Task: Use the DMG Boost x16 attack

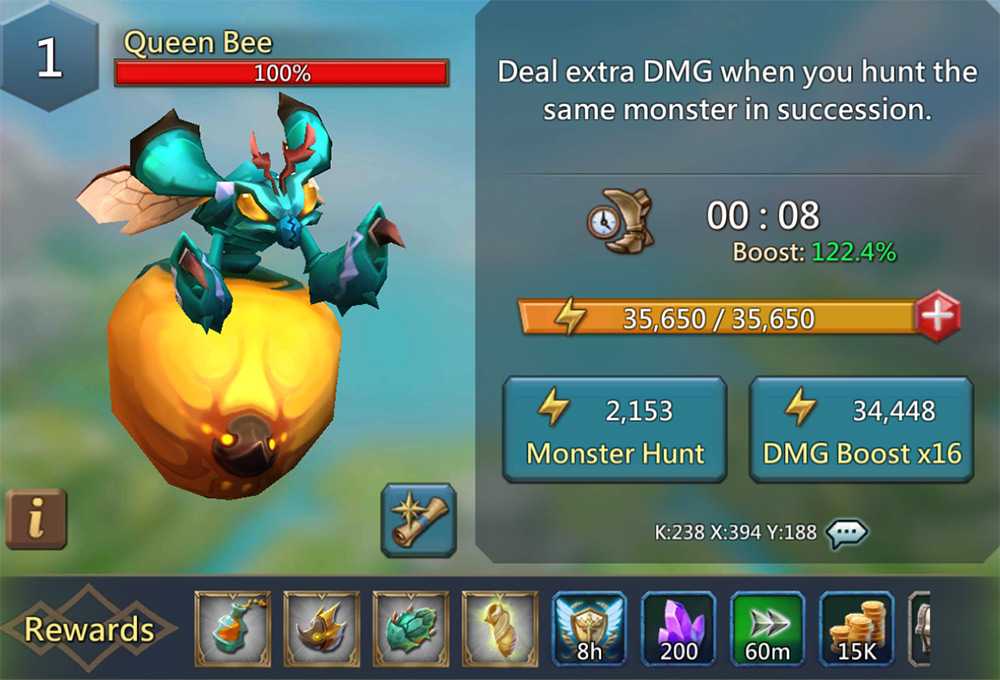Action: tap(861, 429)
